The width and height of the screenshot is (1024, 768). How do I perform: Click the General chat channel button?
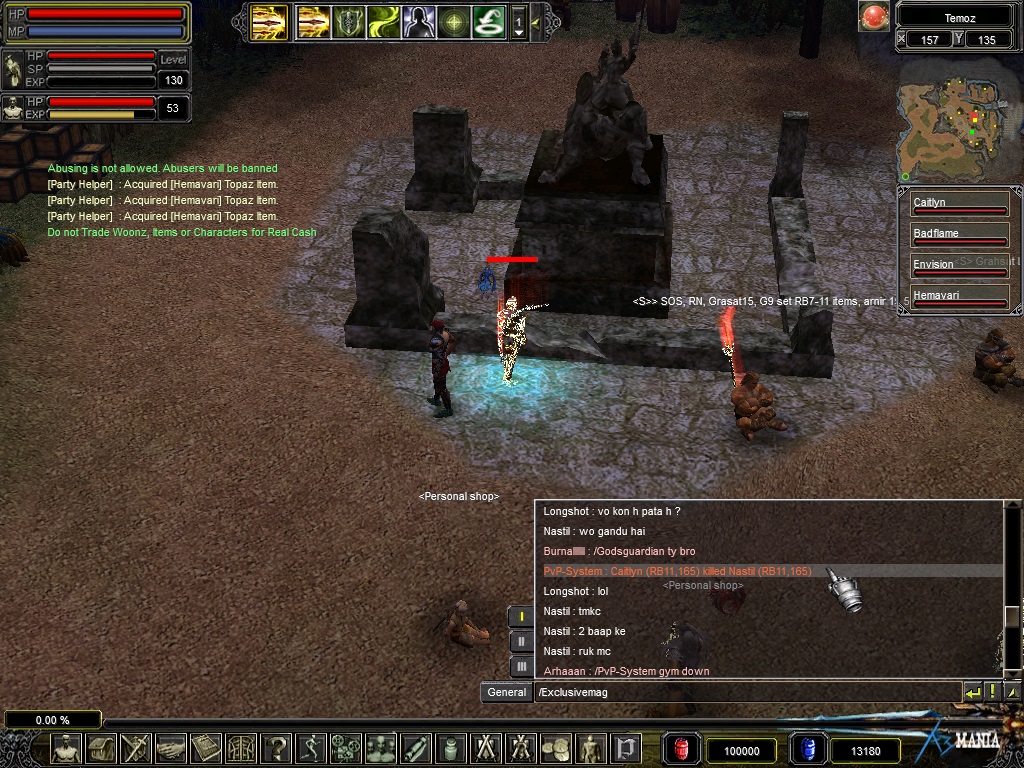(507, 692)
